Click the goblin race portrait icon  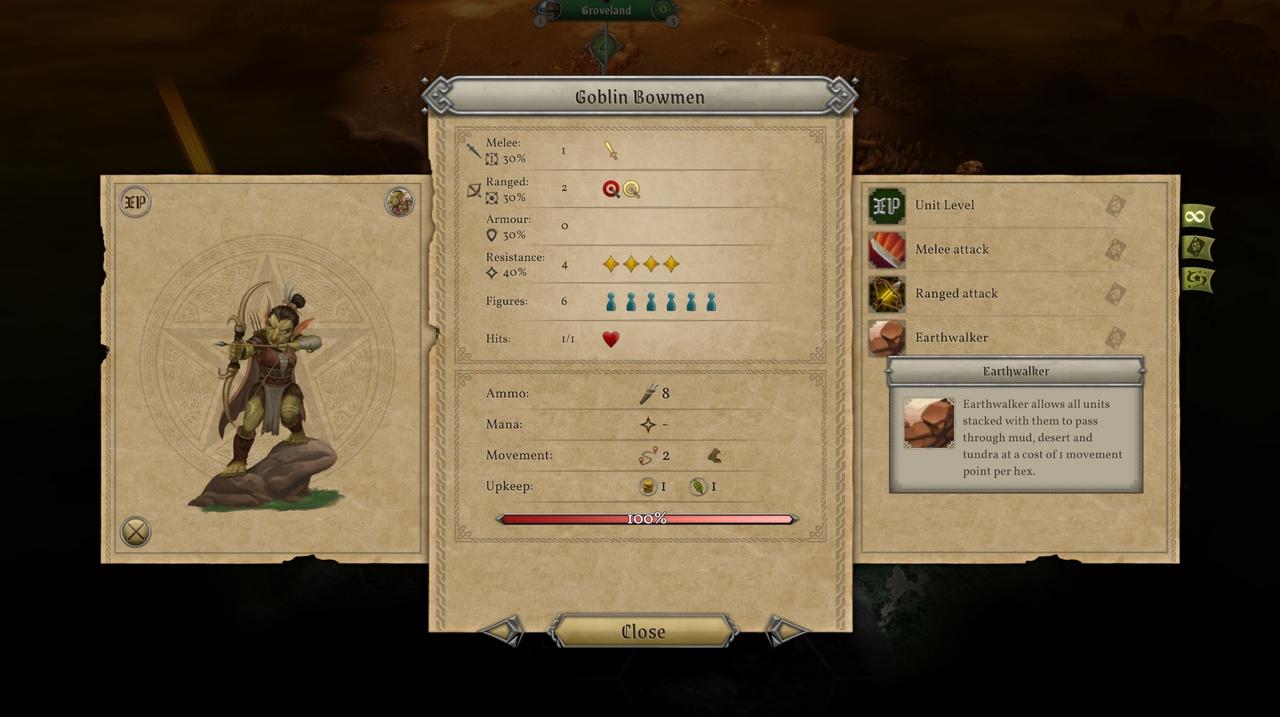[x=399, y=202]
